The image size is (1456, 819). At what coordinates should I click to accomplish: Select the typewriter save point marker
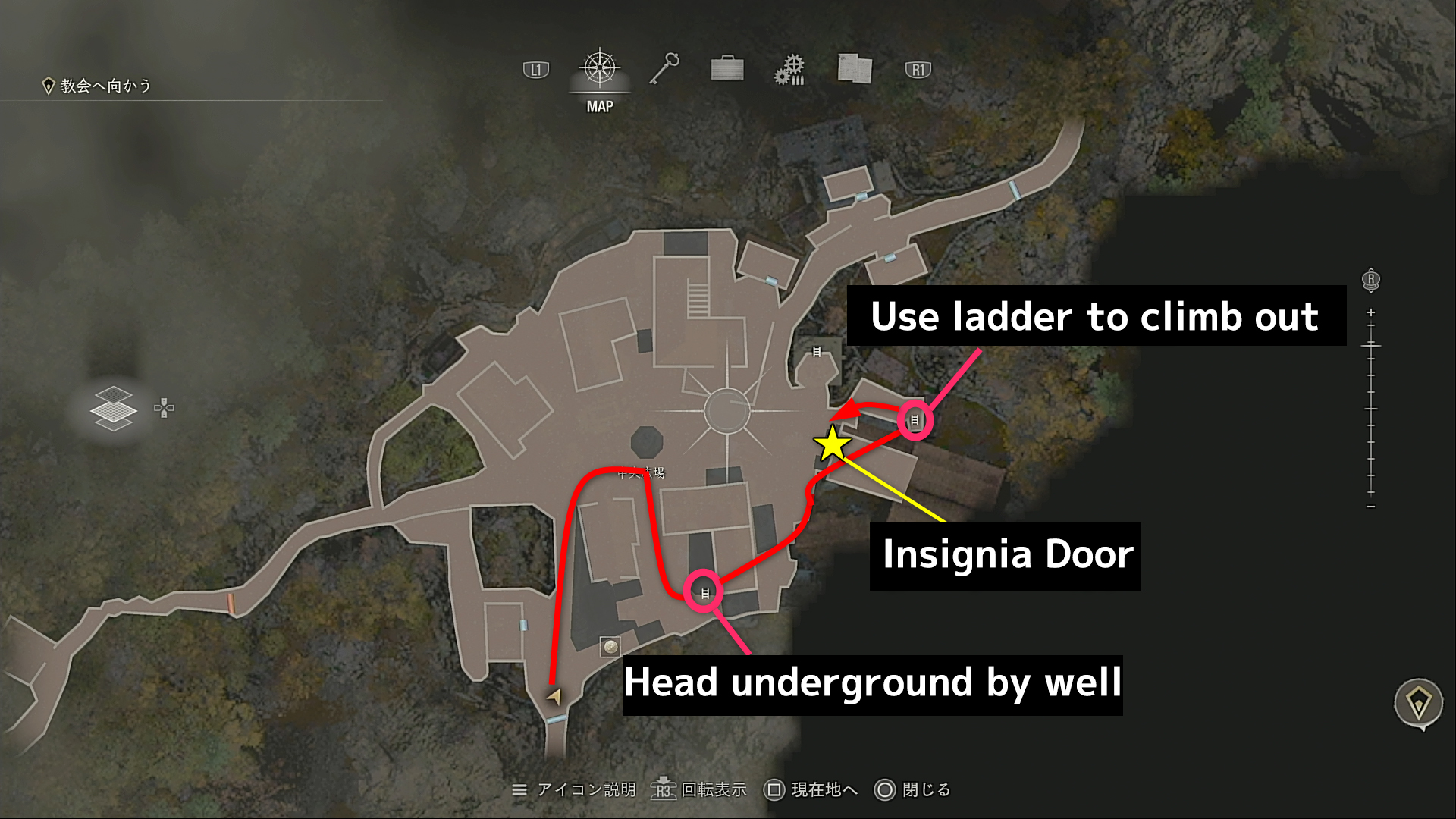[x=610, y=647]
